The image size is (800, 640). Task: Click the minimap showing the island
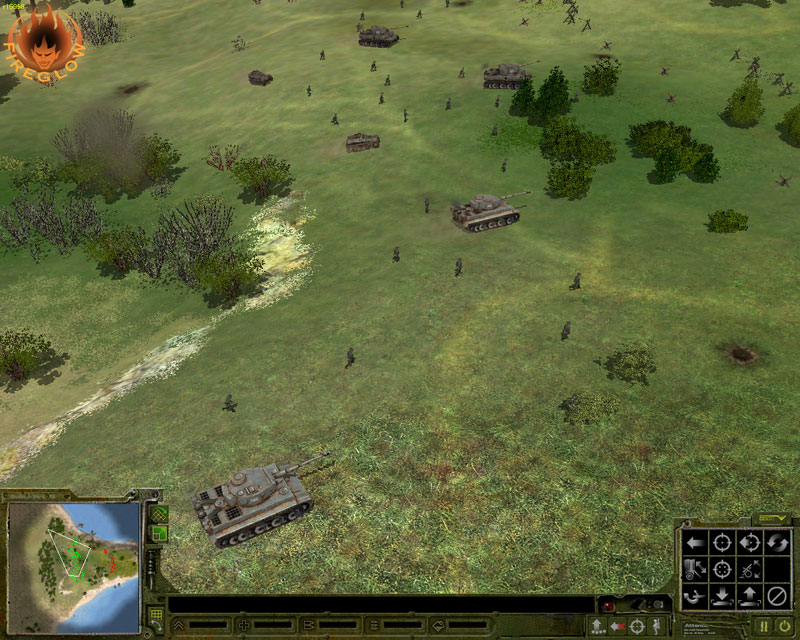tap(73, 552)
